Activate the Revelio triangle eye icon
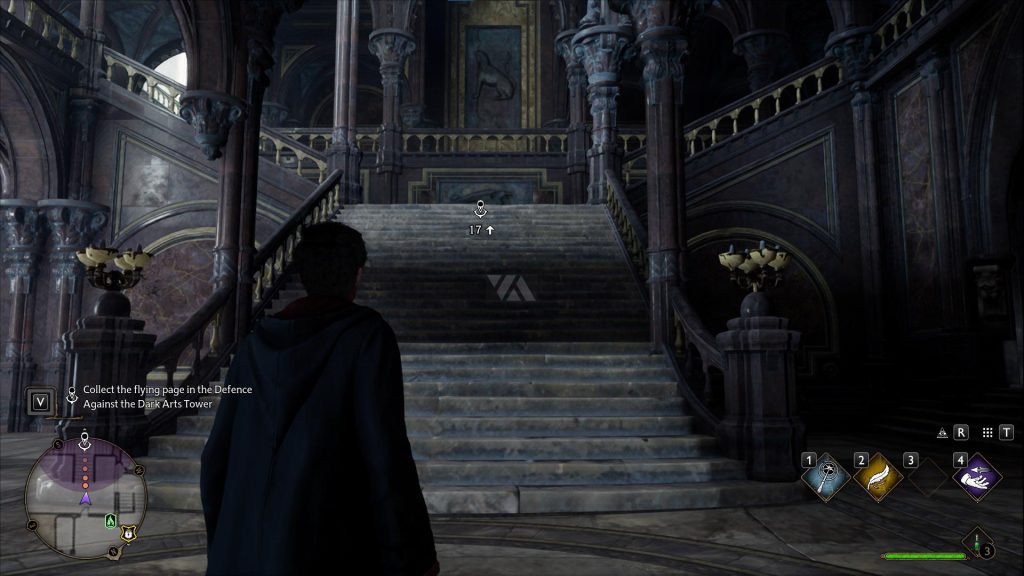The height and width of the screenshot is (576, 1024). pyautogui.click(x=942, y=433)
